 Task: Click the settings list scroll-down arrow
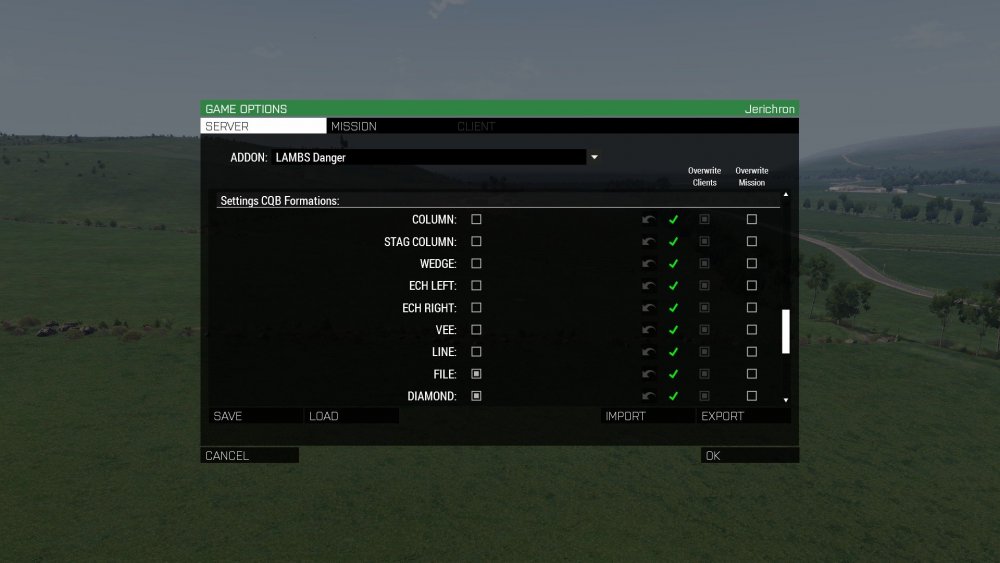point(785,399)
